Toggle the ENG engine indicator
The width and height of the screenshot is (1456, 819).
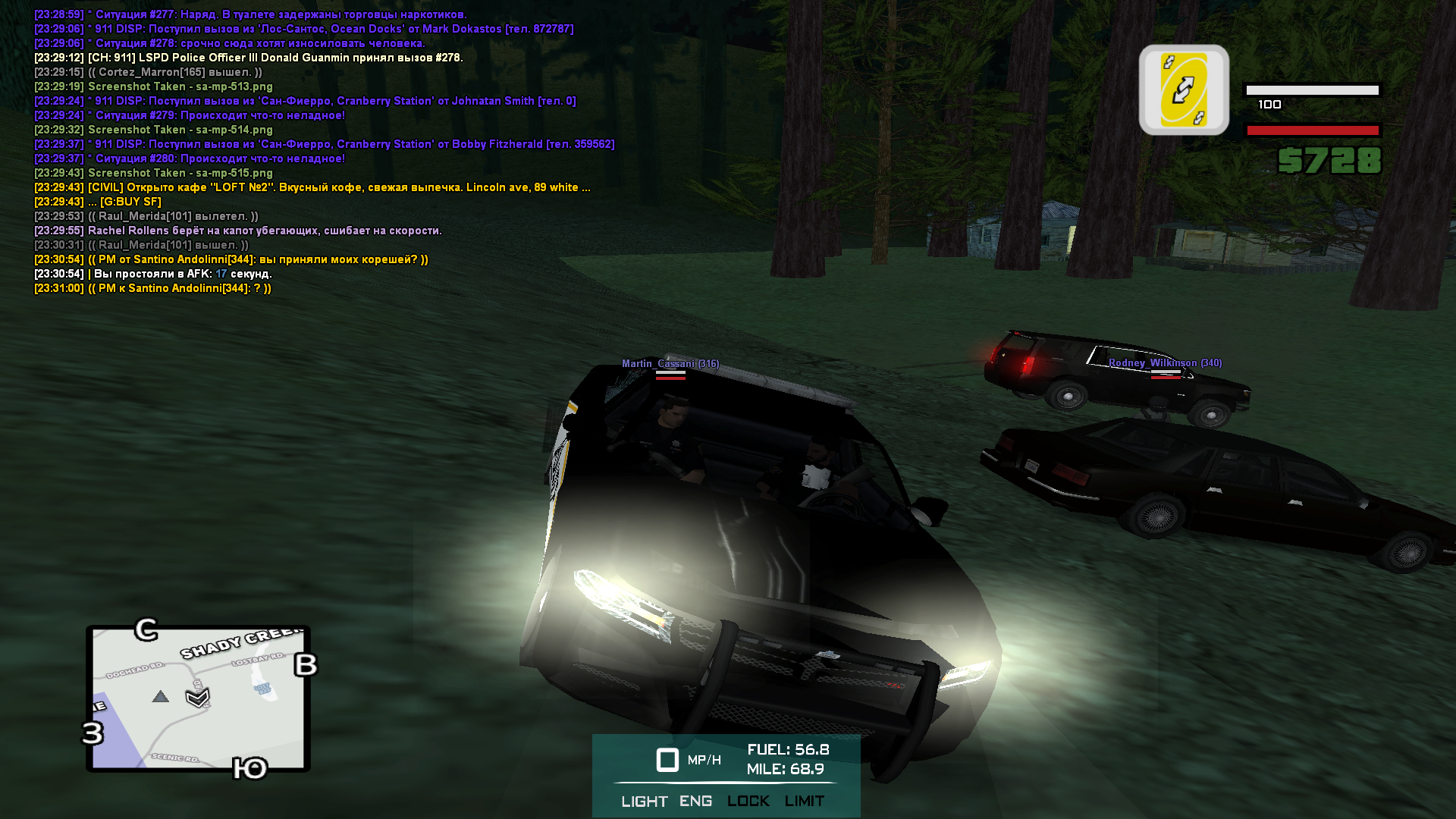695,801
